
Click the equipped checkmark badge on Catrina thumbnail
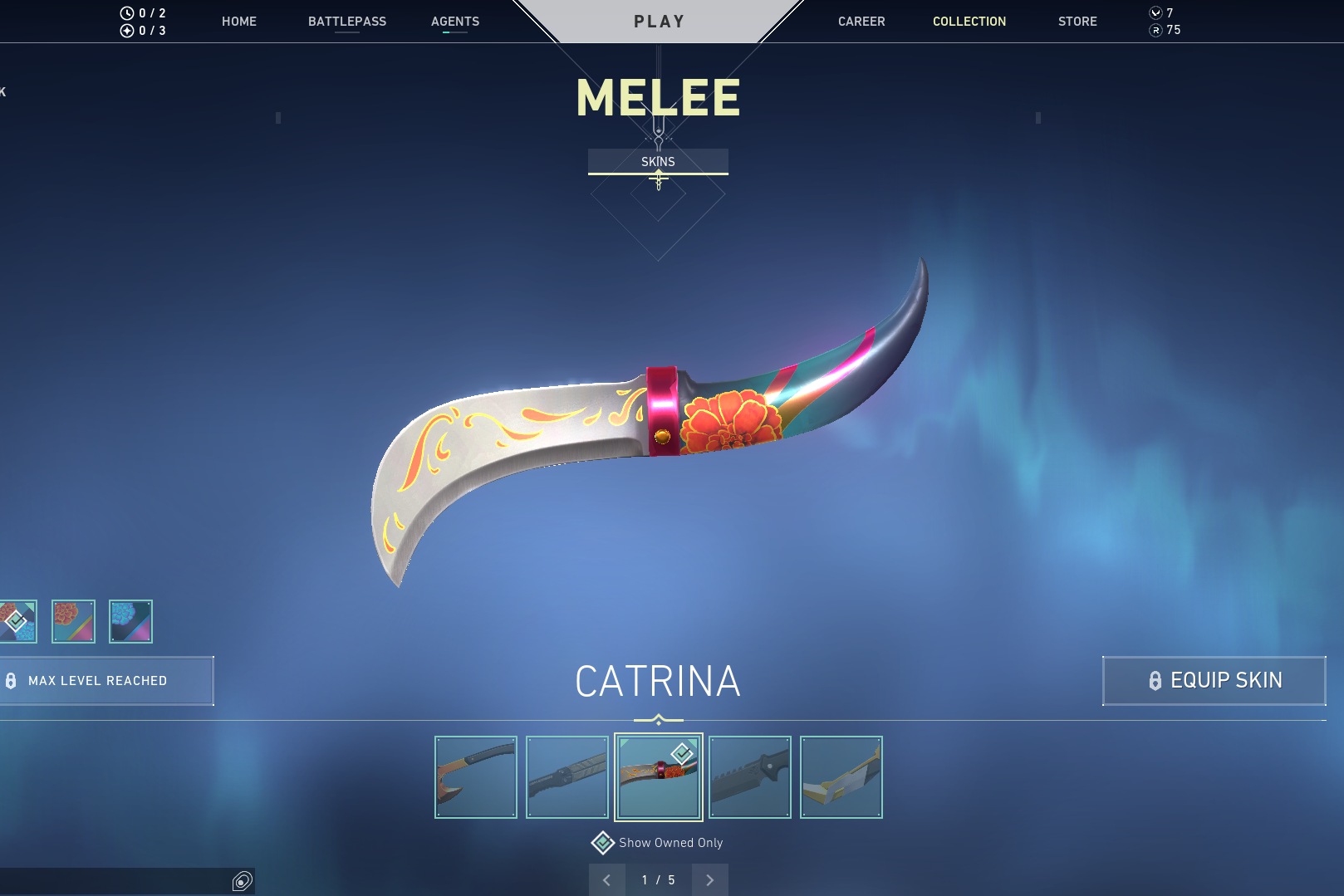(x=681, y=754)
